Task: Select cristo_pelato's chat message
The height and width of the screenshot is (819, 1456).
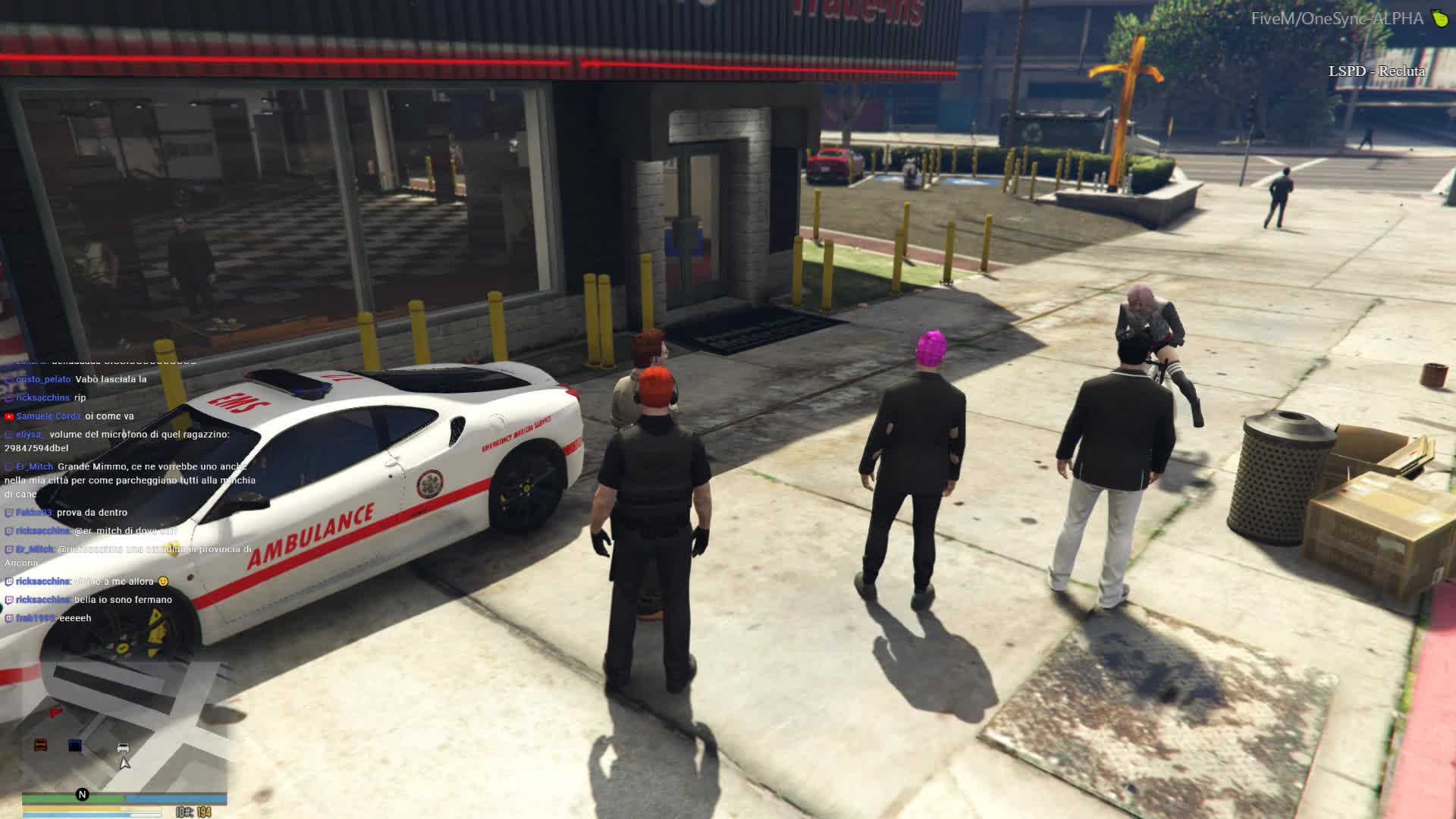Action: click(111, 379)
